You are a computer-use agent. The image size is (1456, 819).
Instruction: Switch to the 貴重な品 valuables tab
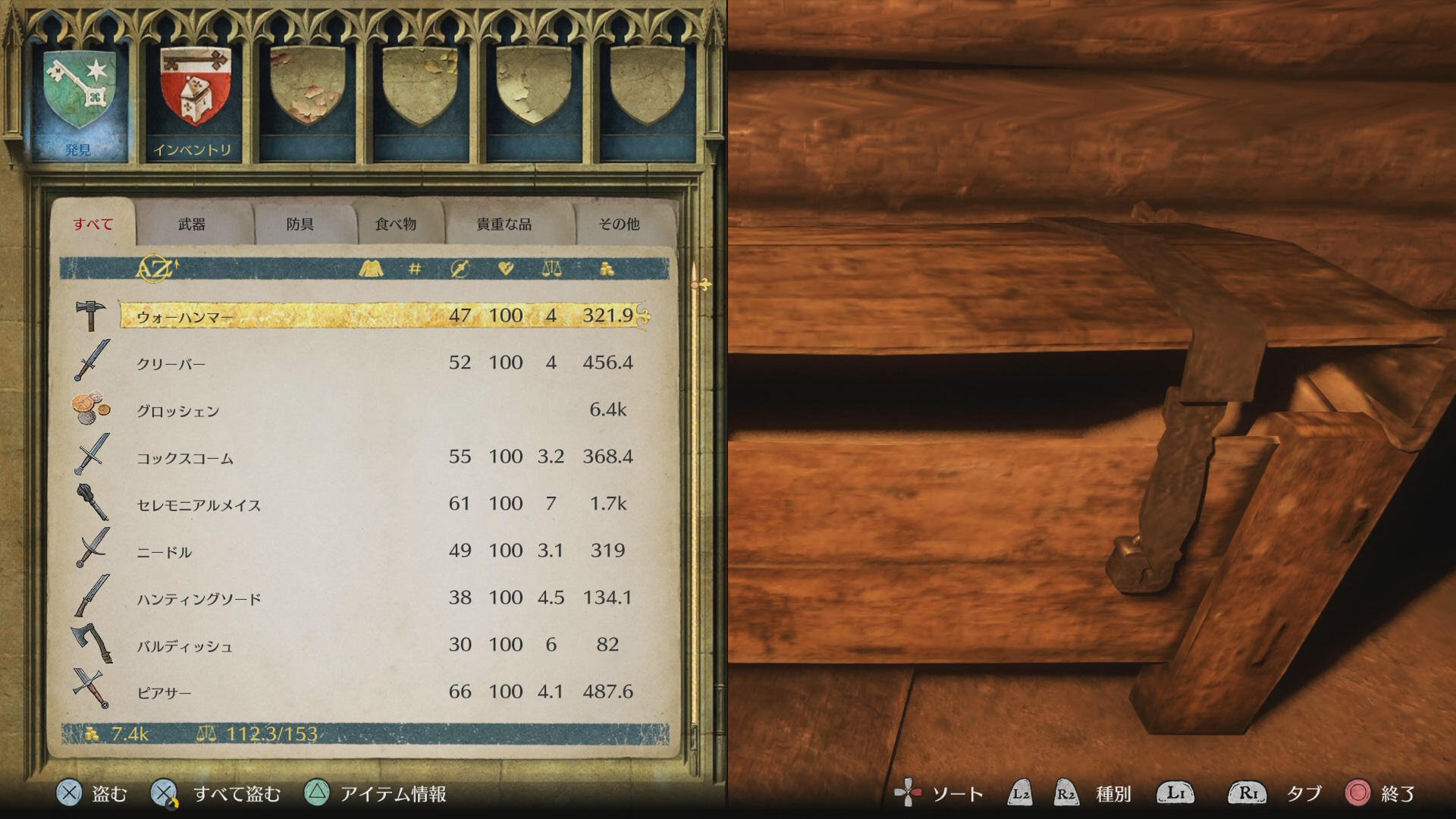point(504,224)
